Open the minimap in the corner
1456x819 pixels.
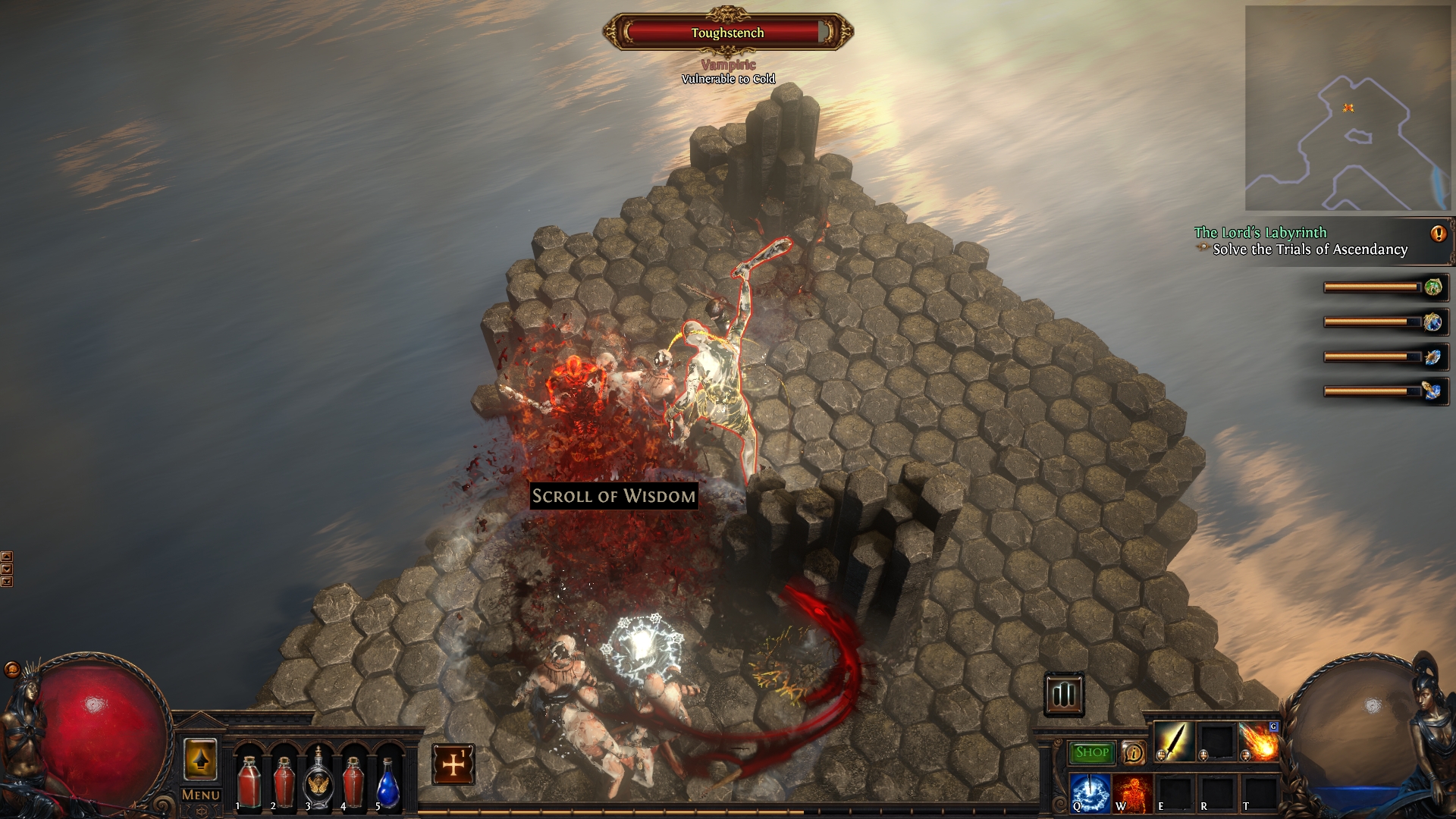(1347, 108)
